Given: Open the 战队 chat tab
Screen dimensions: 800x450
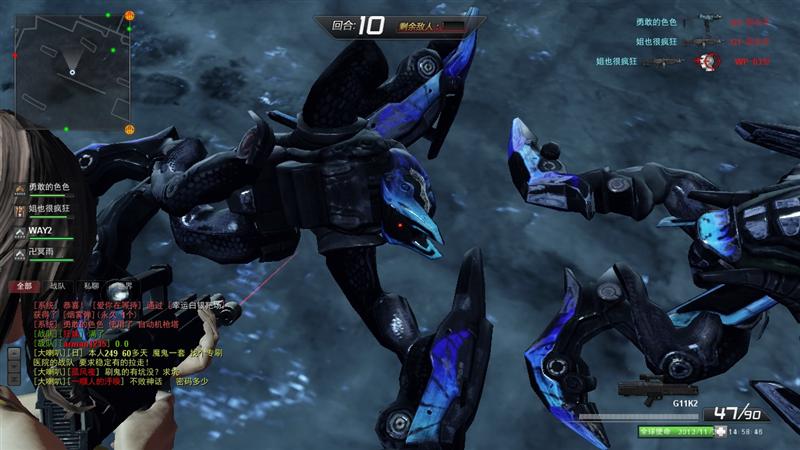Looking at the screenshot, I should tap(57, 285).
